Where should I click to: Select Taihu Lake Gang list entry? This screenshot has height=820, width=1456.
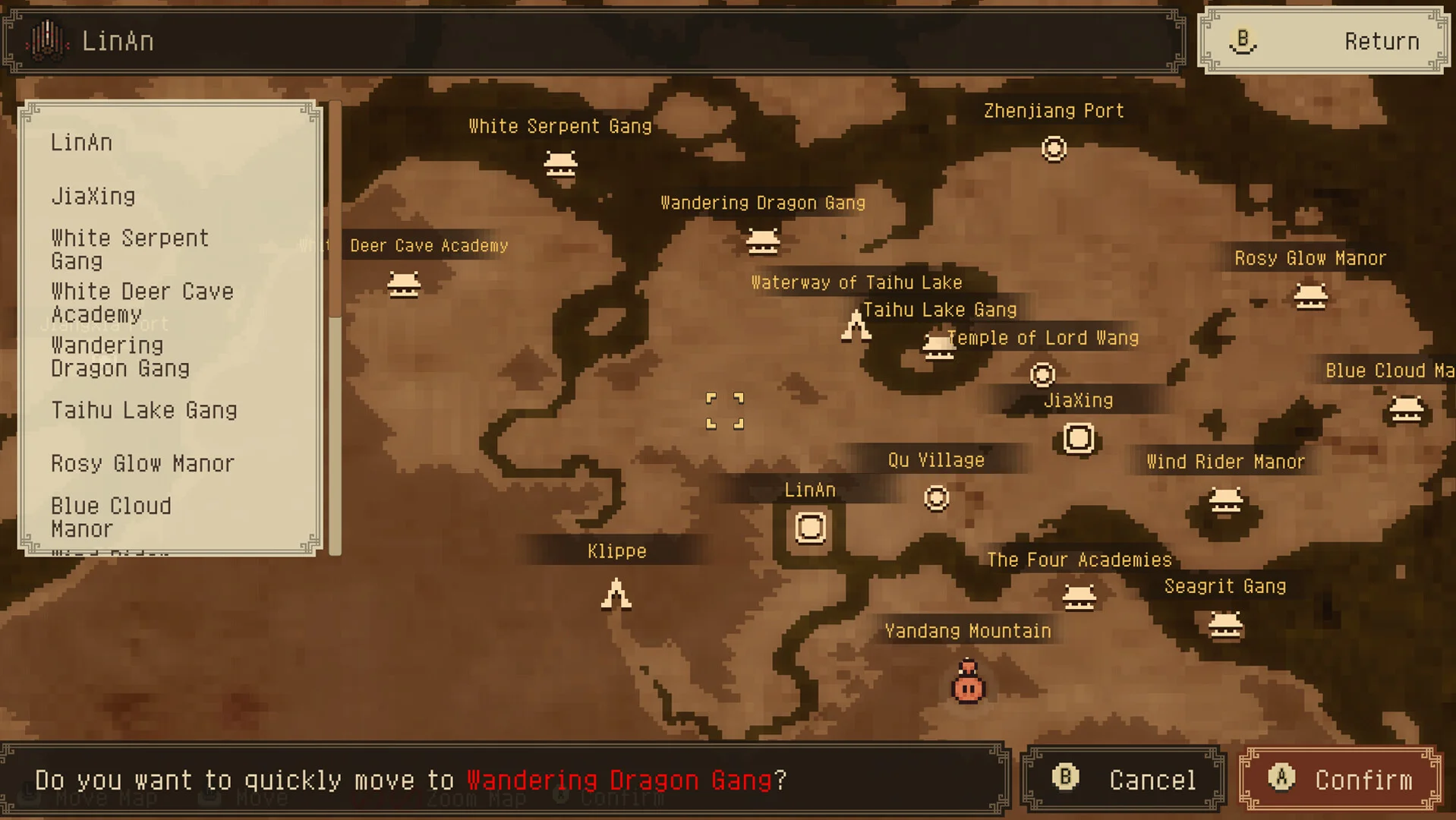click(144, 411)
